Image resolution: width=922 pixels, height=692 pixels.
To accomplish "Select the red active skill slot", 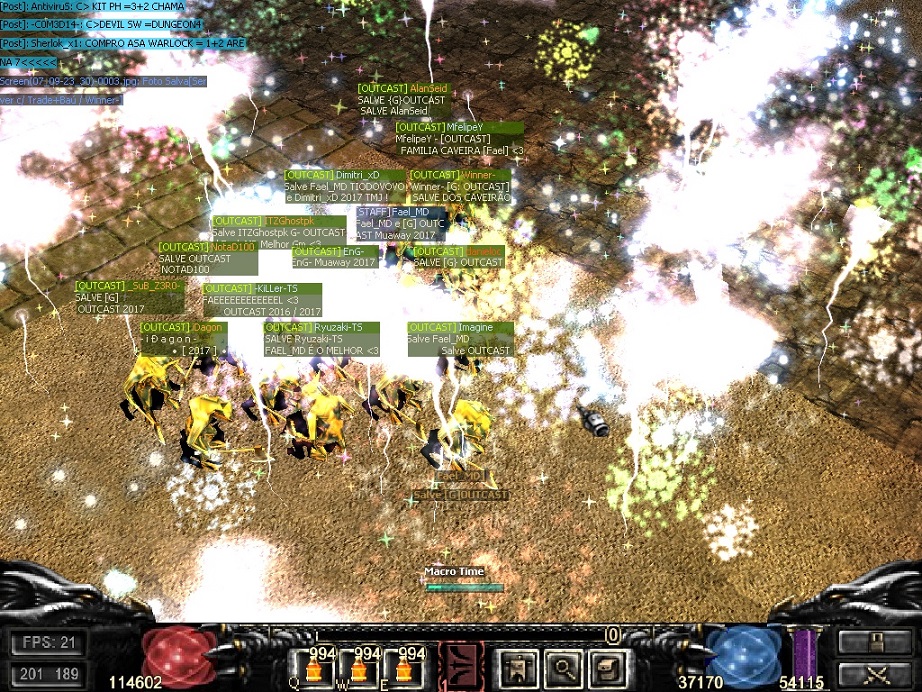I will click(456, 667).
